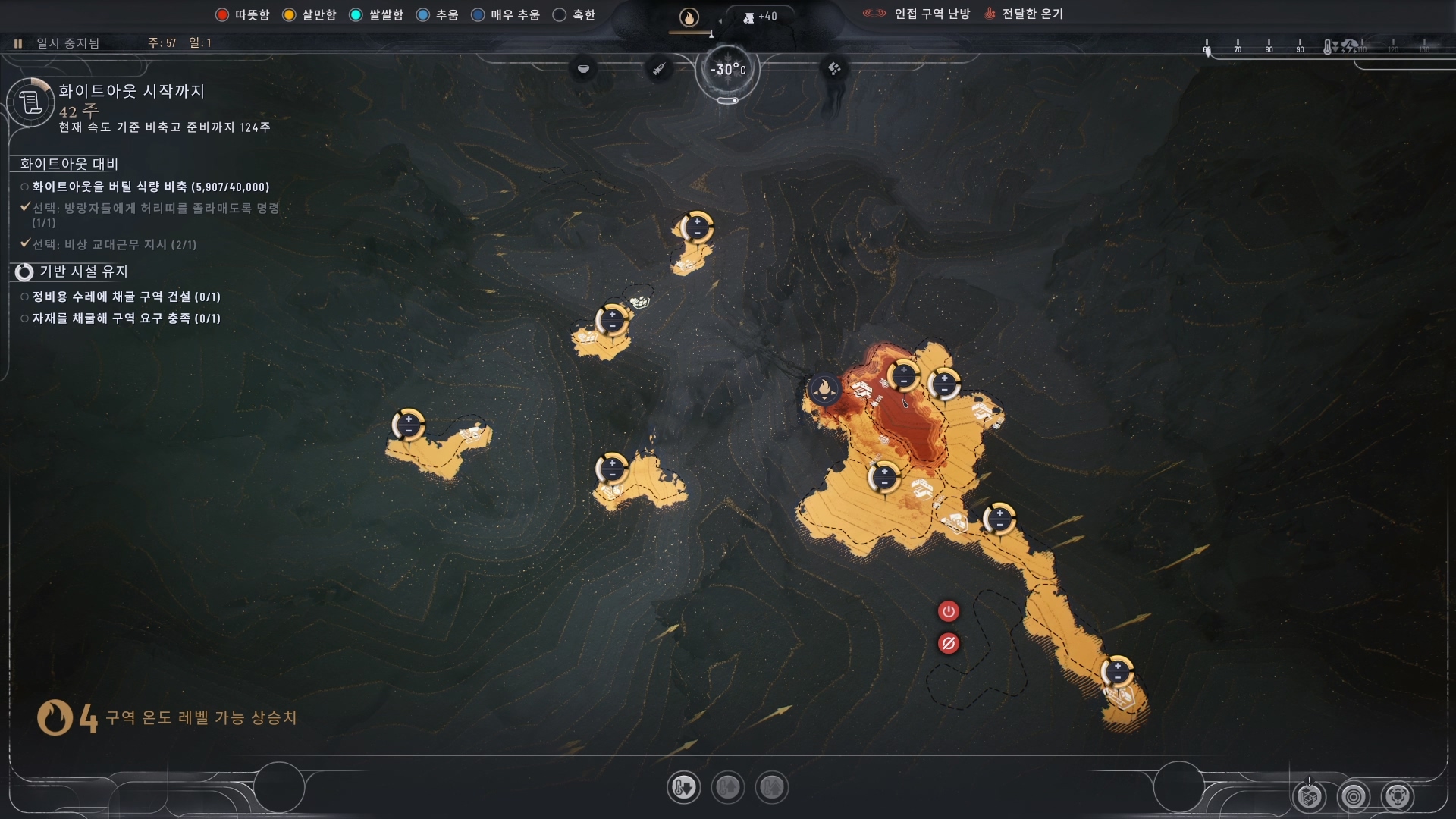Select the 기반 시설 유지 objective header

[x=83, y=271]
